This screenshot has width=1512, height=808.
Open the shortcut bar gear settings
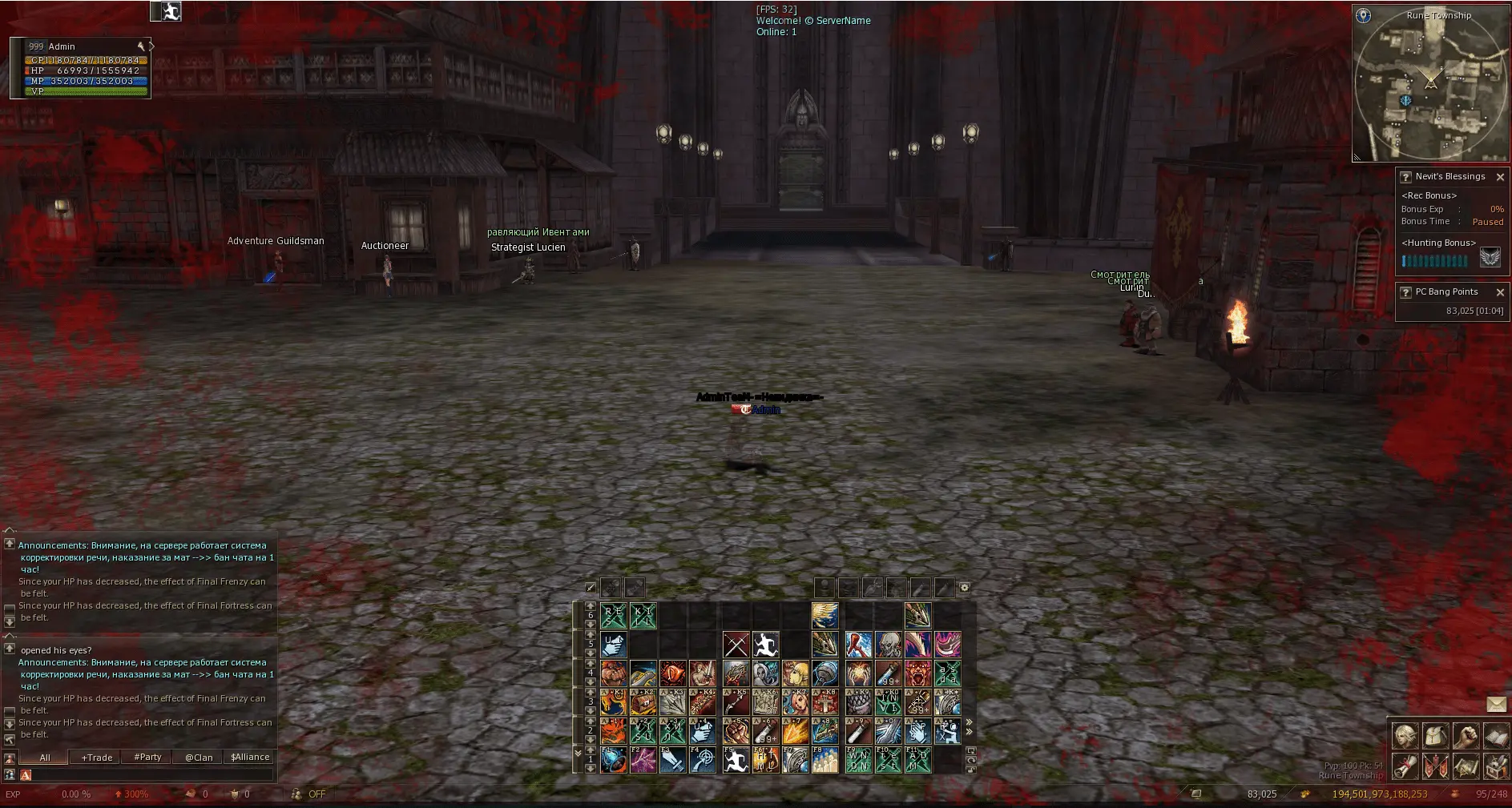(965, 588)
